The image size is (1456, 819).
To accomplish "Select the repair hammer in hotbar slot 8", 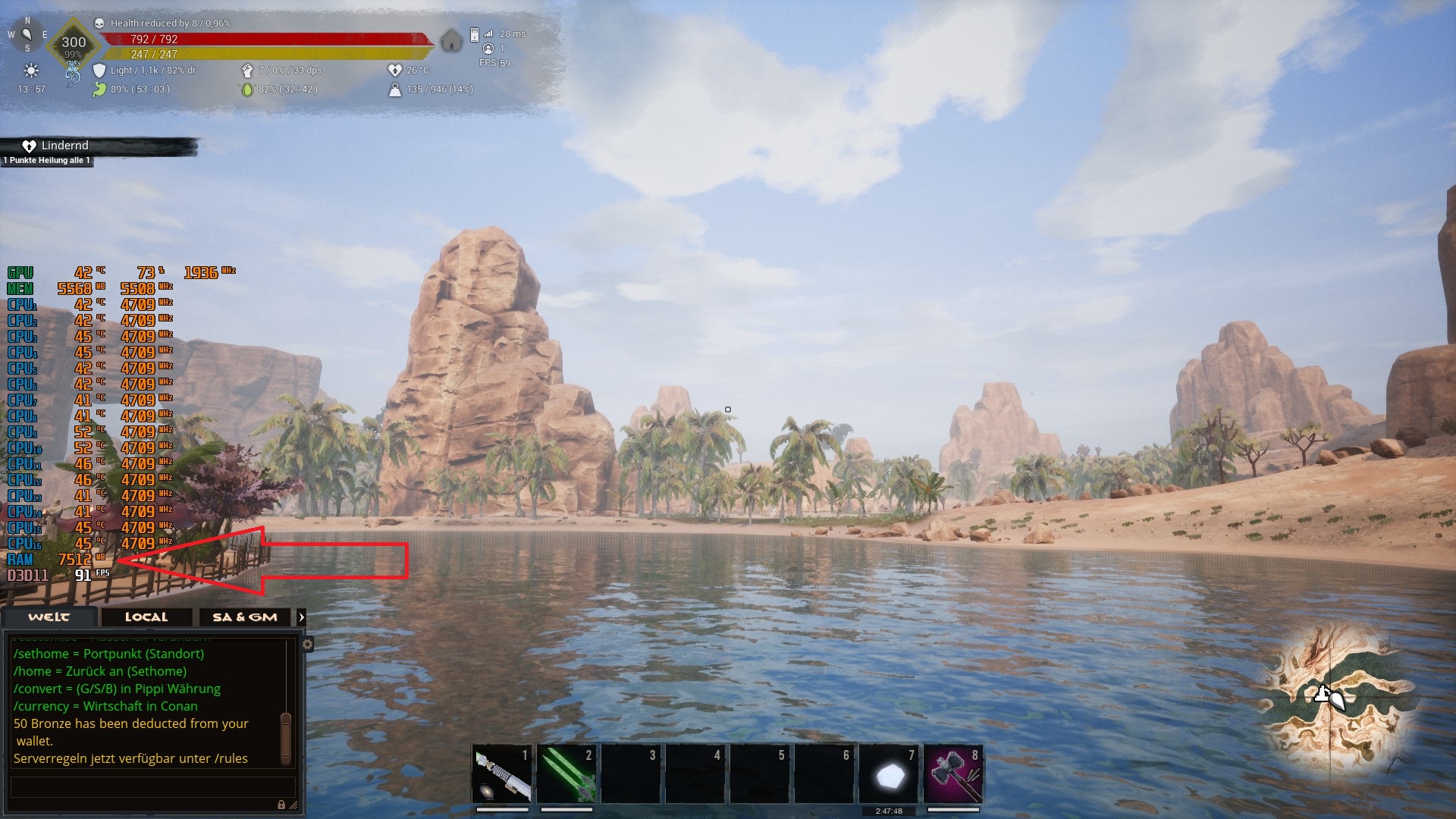I will click(x=953, y=773).
